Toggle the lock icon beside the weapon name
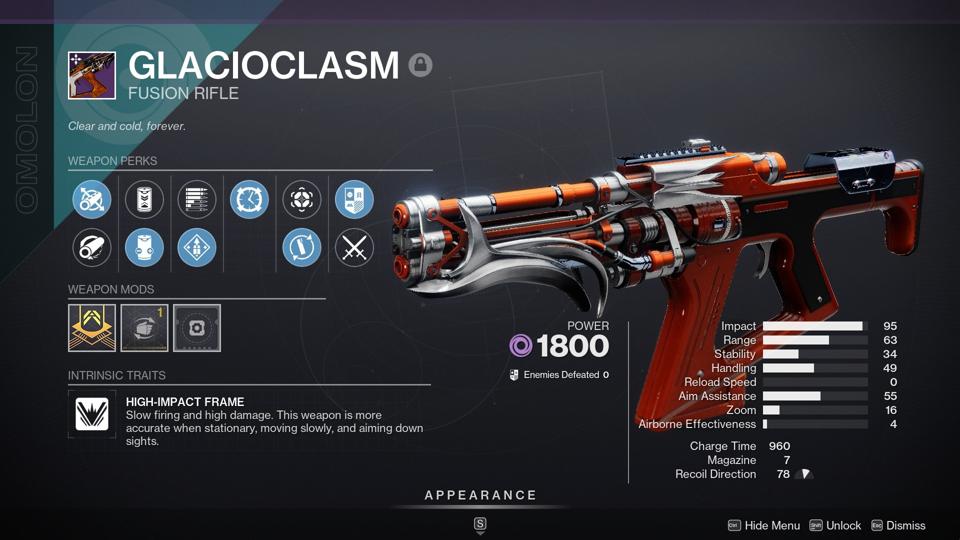Image resolution: width=960 pixels, height=540 pixels. (420, 66)
